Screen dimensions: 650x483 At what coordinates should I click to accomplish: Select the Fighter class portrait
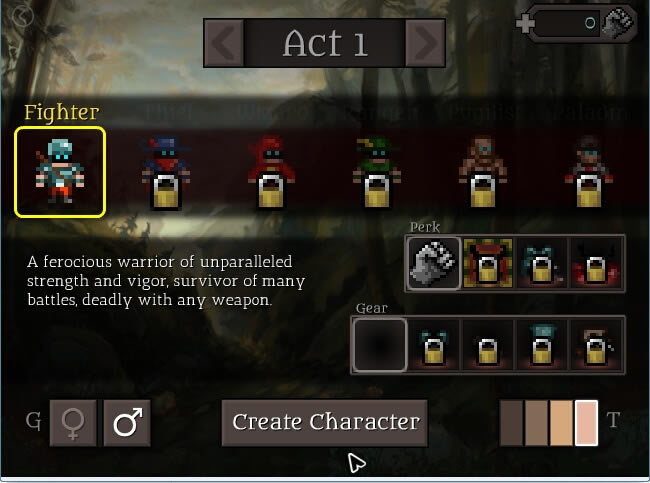click(59, 171)
